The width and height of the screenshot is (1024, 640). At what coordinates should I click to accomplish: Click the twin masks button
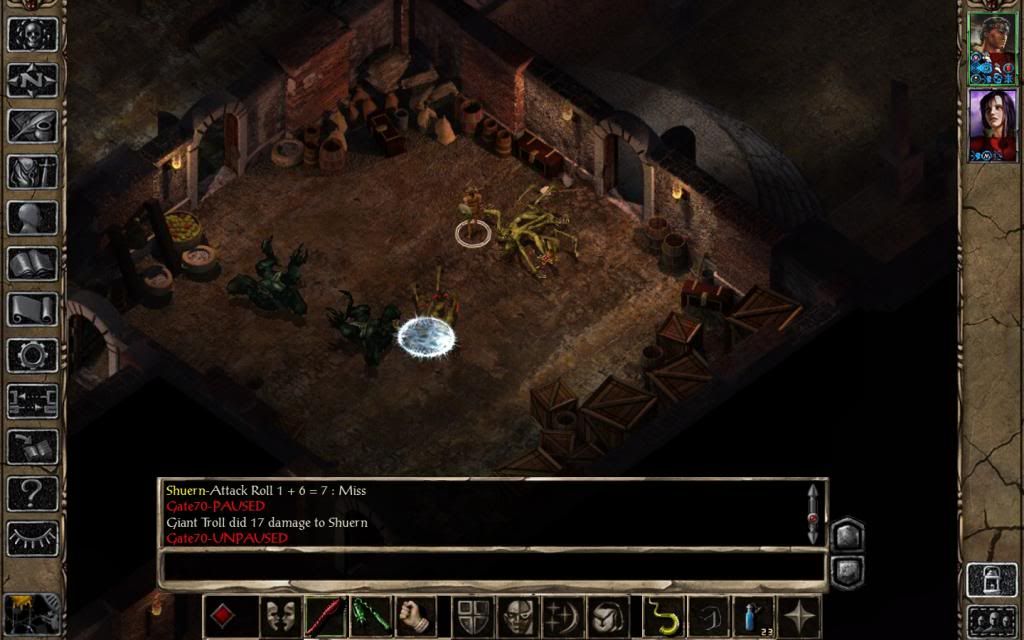coord(280,616)
